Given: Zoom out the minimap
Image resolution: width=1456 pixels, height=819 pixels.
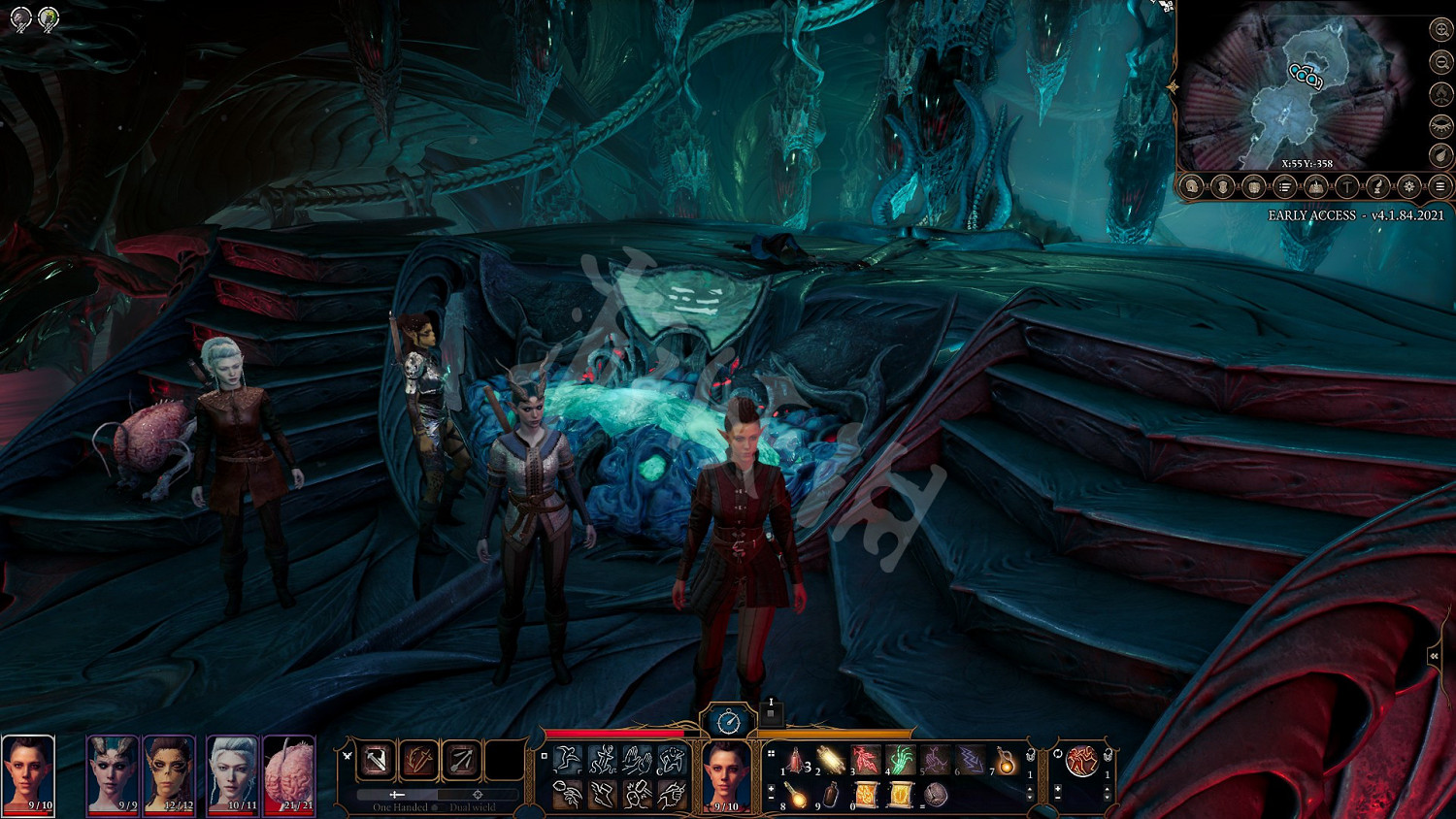Looking at the screenshot, I should (1441, 62).
